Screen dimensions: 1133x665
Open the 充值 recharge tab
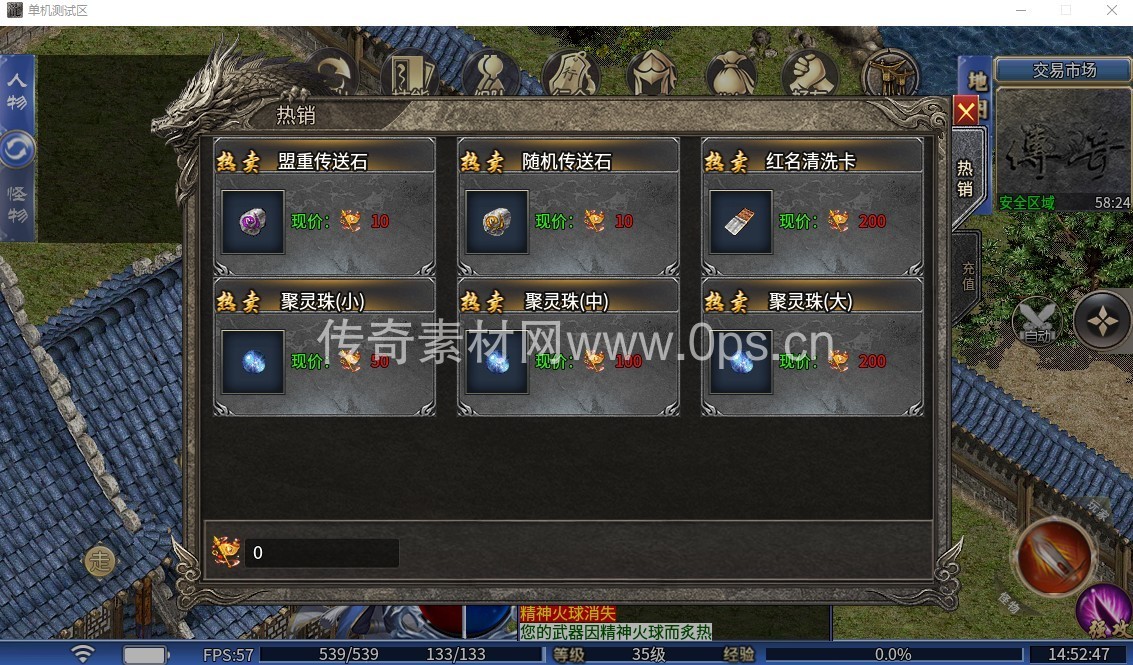[967, 276]
